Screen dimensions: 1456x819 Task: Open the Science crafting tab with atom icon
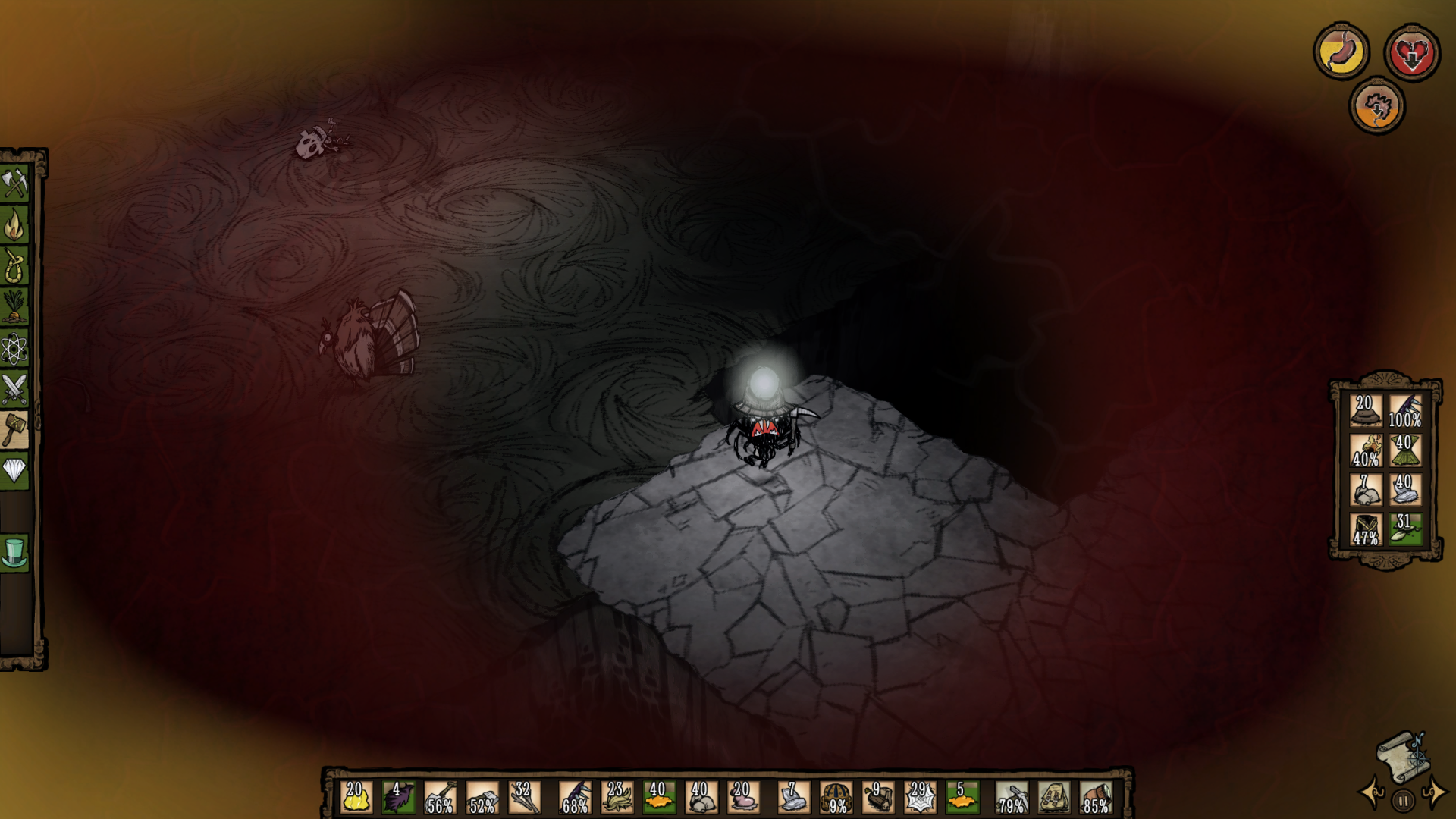pyautogui.click(x=14, y=349)
